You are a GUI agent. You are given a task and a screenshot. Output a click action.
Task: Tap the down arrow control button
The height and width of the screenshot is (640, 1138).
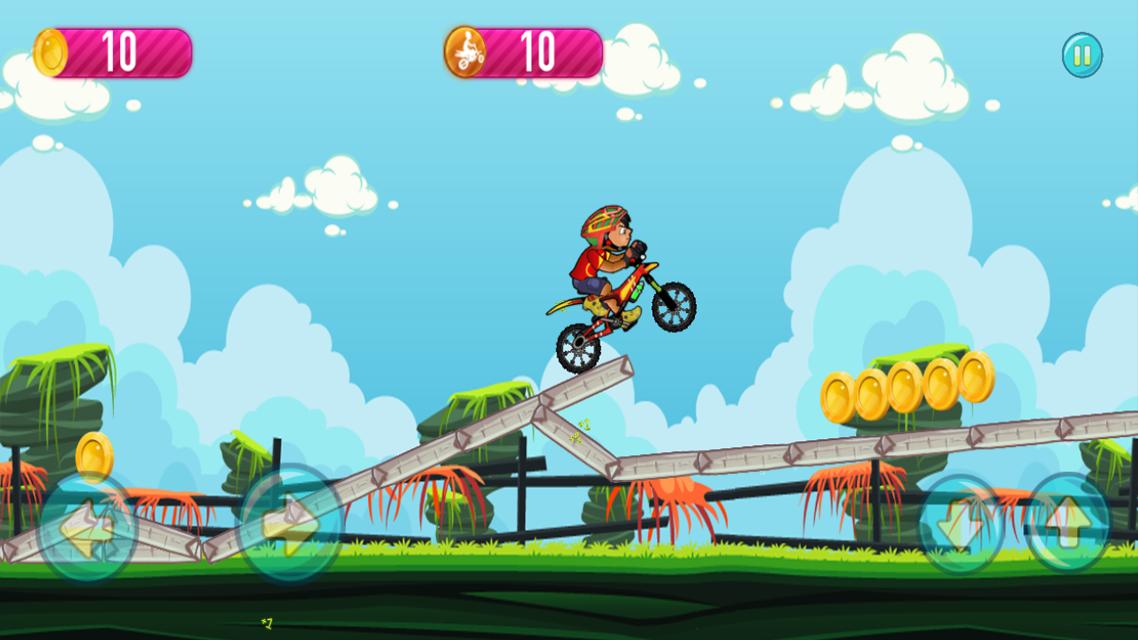click(x=963, y=523)
